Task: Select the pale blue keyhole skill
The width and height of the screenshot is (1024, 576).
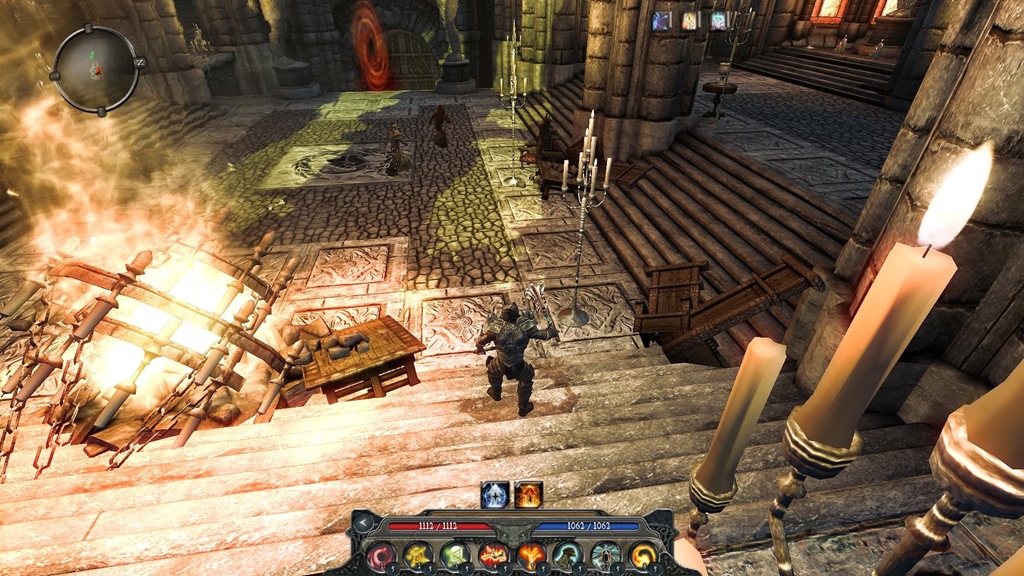Action: click(x=605, y=555)
